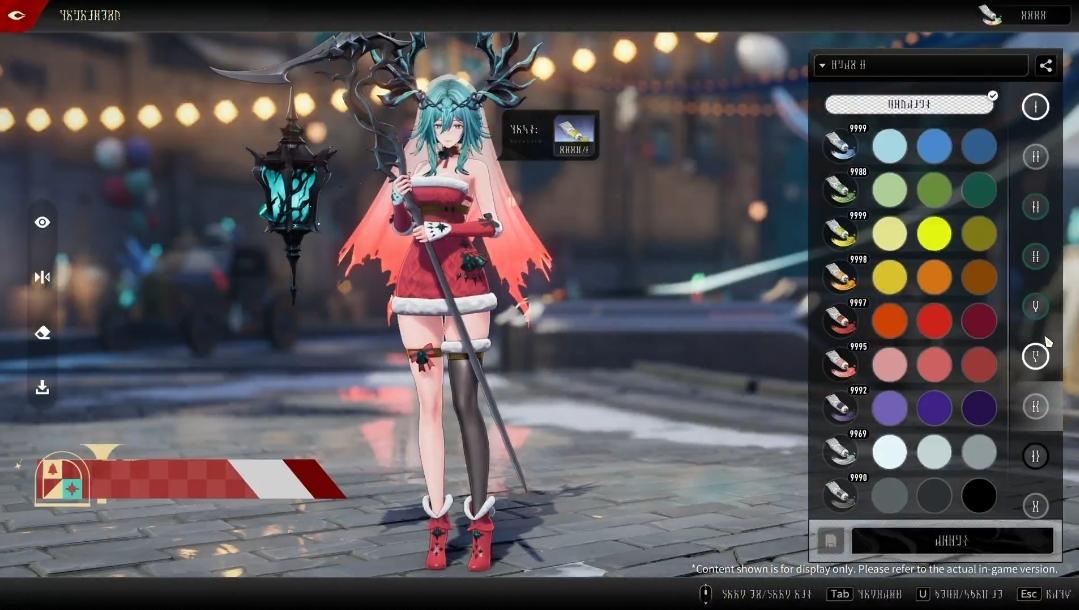Choose the bright neon yellow swatch
Image resolution: width=1079 pixels, height=610 pixels.
pos(934,234)
